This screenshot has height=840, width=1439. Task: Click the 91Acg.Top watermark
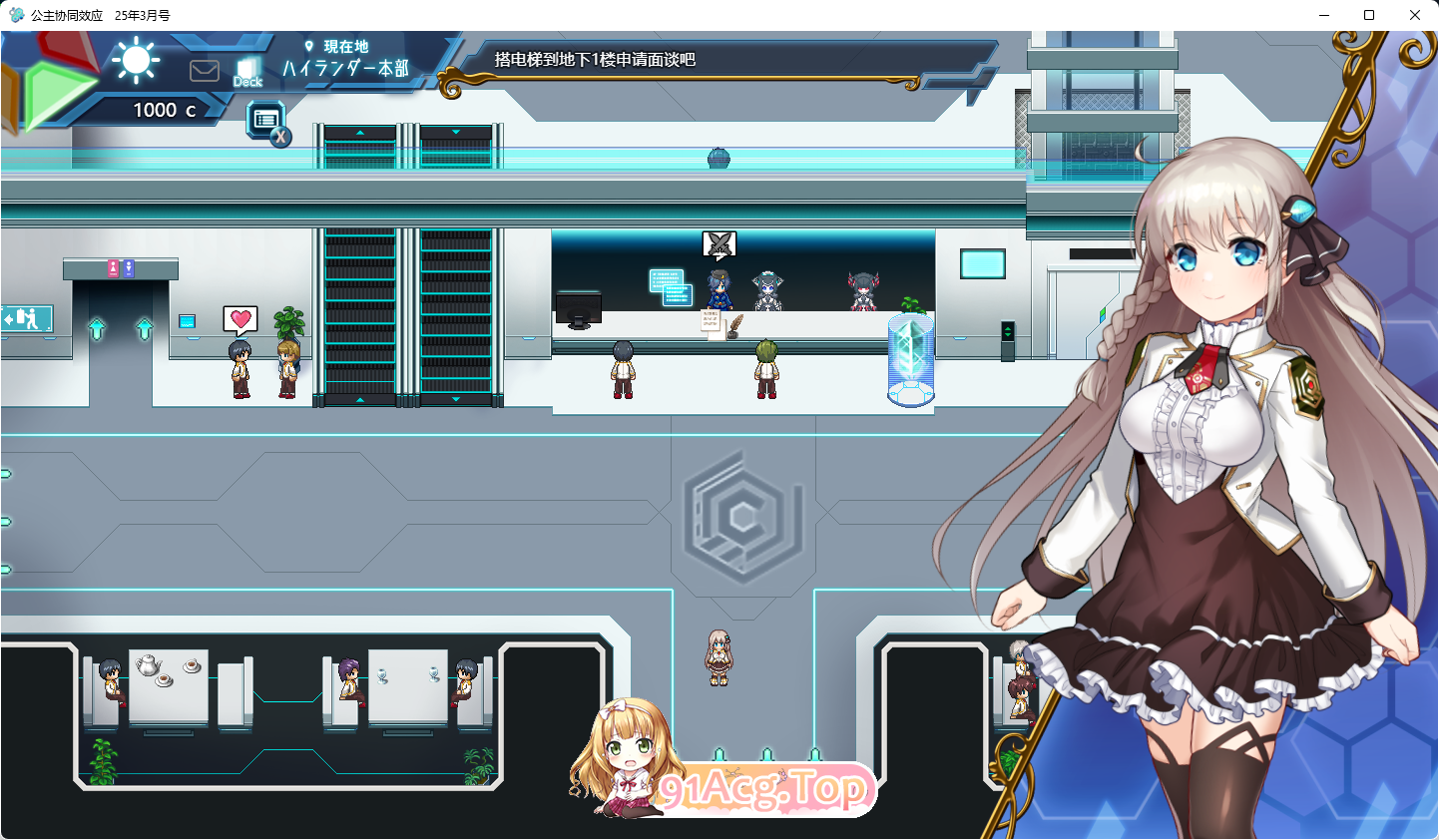764,791
